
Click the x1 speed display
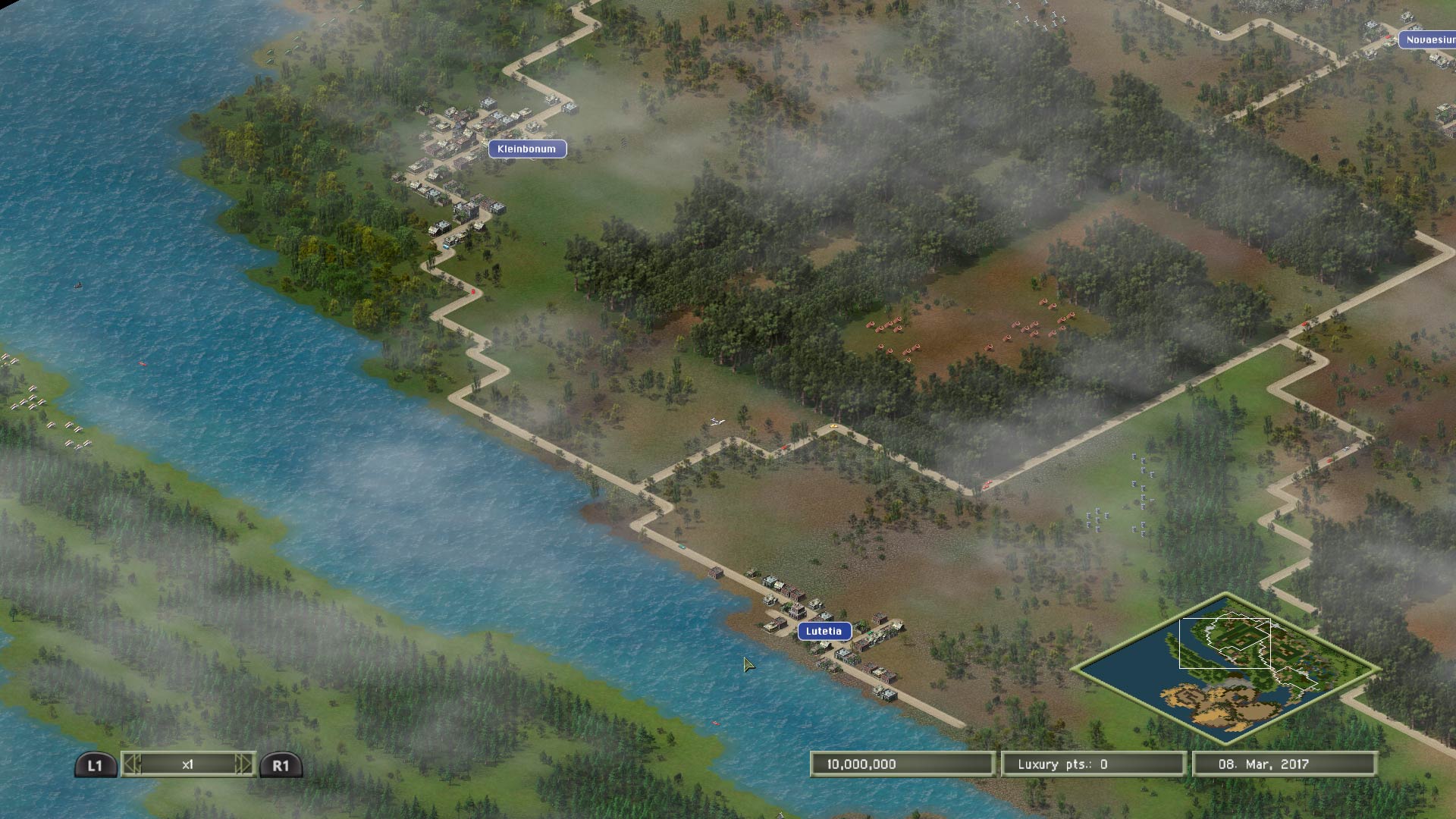tap(189, 764)
